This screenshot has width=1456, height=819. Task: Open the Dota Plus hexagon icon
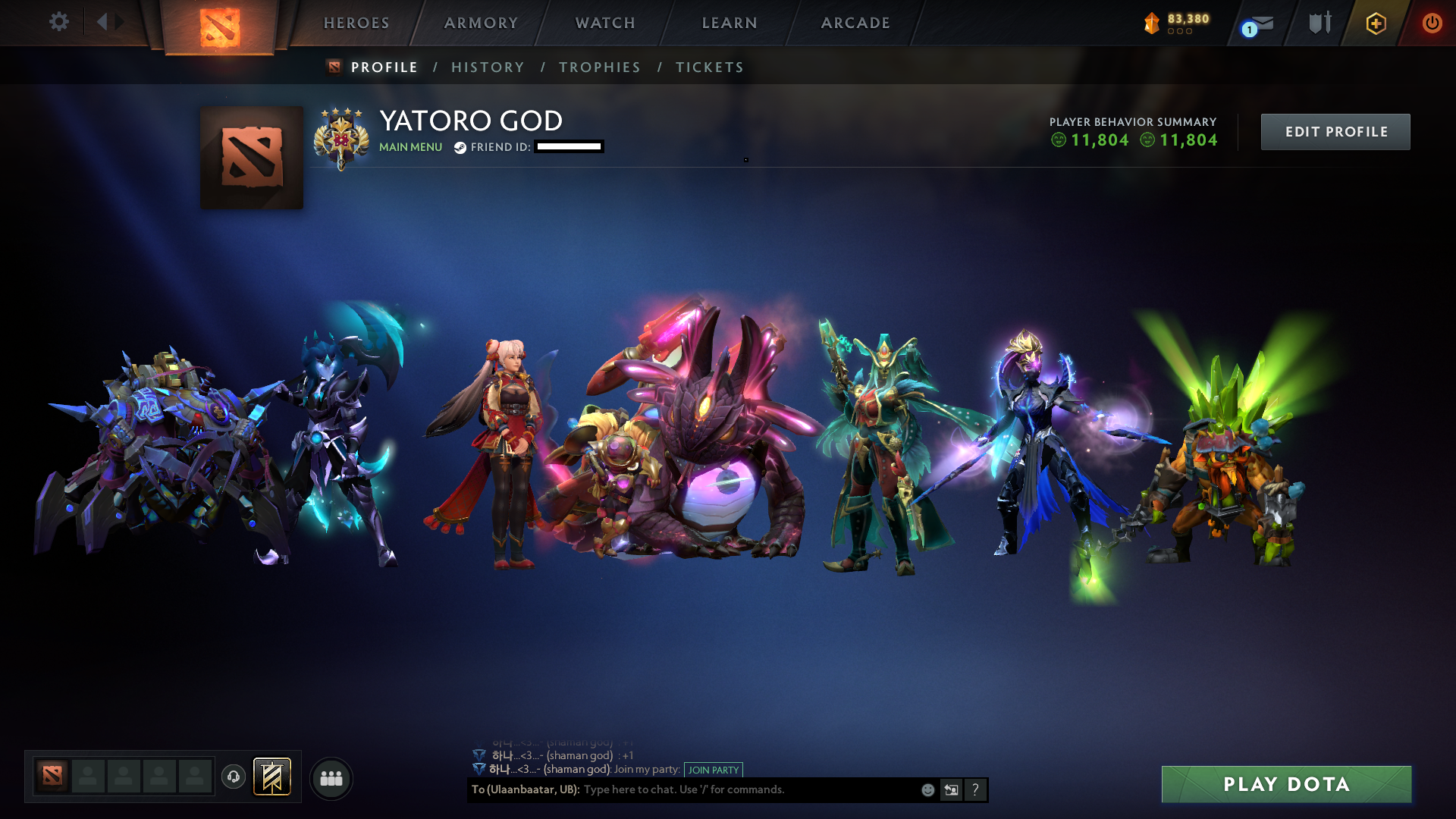click(1376, 24)
